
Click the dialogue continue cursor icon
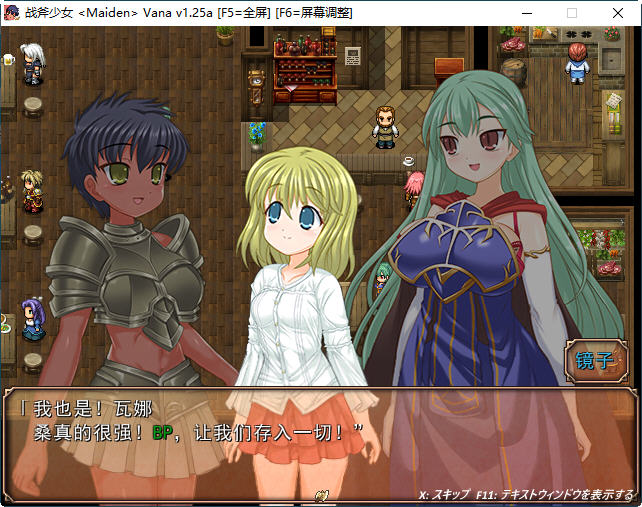[x=322, y=494]
